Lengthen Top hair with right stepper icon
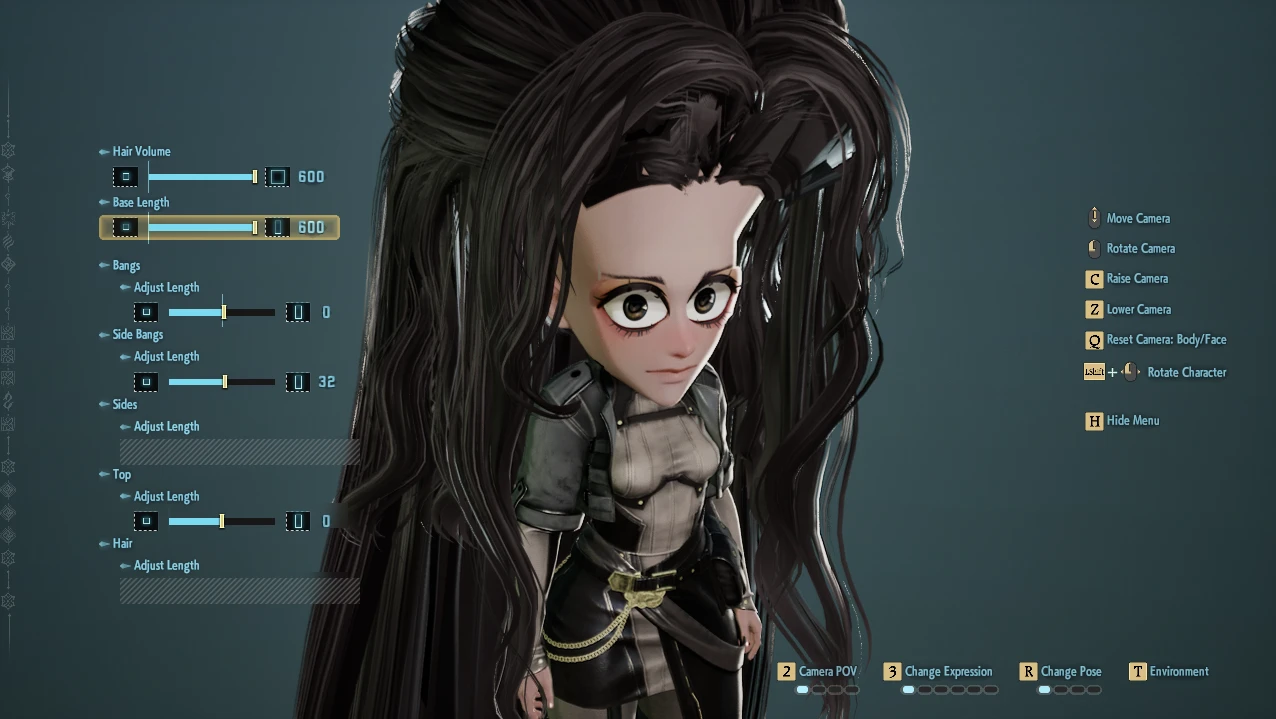This screenshot has height=719, width=1276. [x=297, y=521]
